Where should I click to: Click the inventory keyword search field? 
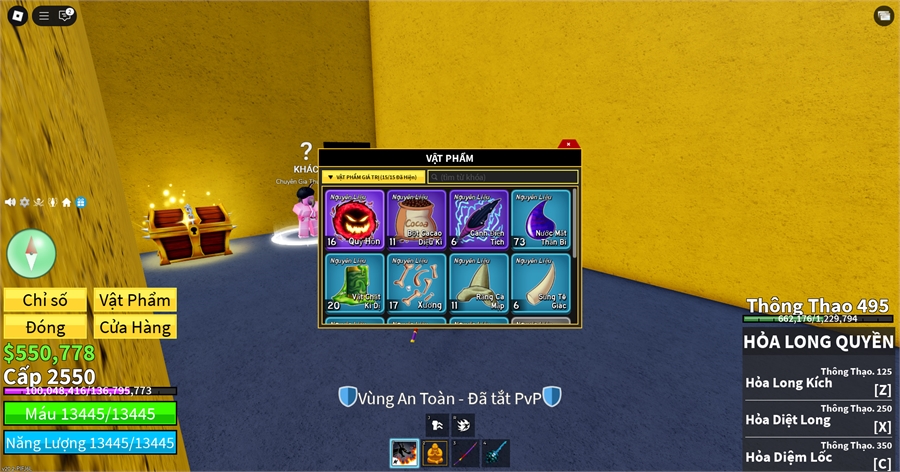pyautogui.click(x=503, y=177)
